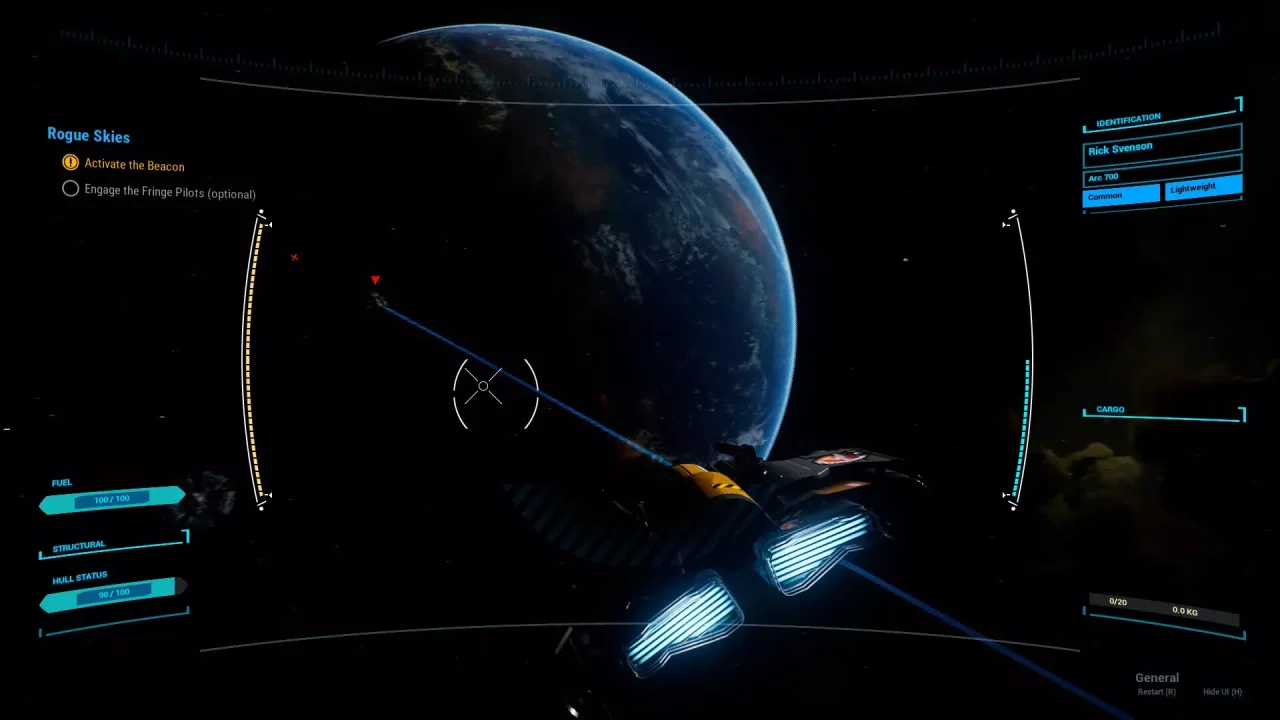
Task: Click the Activate the Beacon warning icon
Action: pyautogui.click(x=70, y=162)
